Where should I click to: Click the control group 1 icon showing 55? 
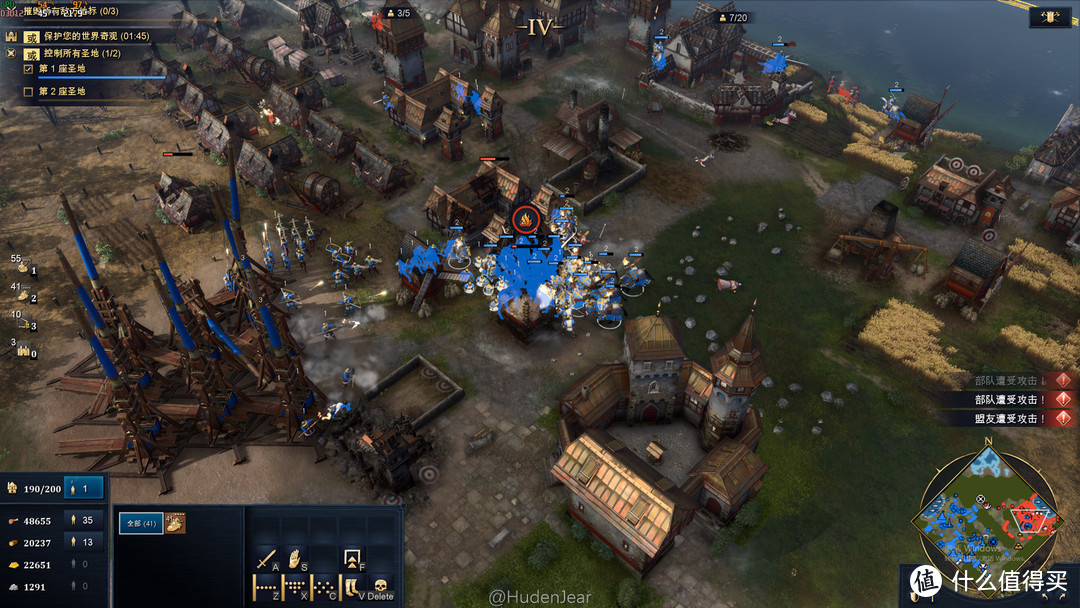point(22,265)
